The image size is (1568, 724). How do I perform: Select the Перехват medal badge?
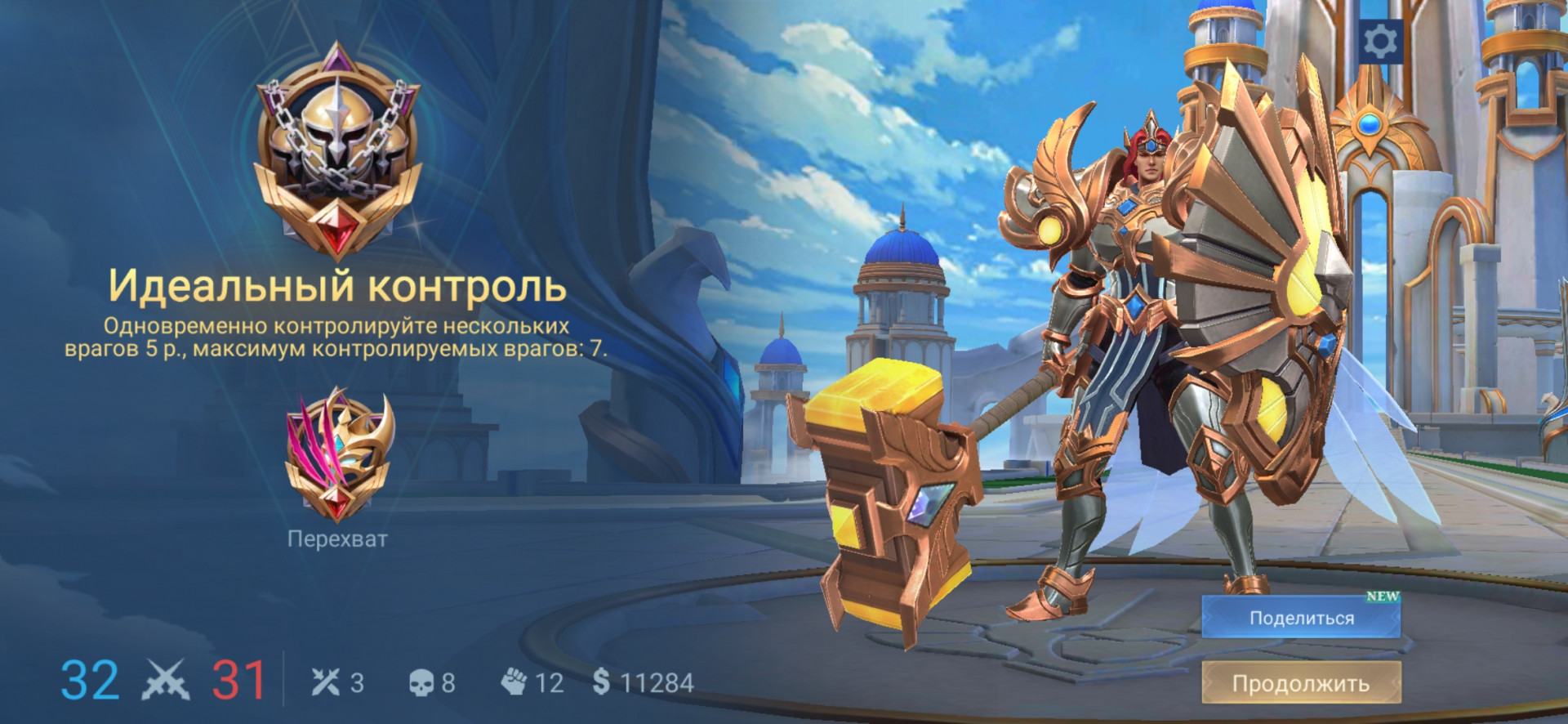pos(338,454)
